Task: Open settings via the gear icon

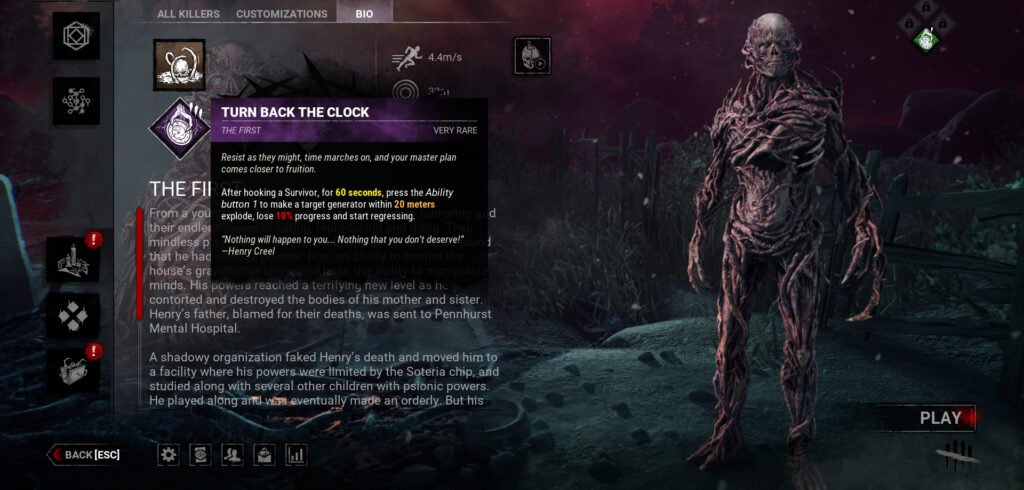Action: pos(169,455)
